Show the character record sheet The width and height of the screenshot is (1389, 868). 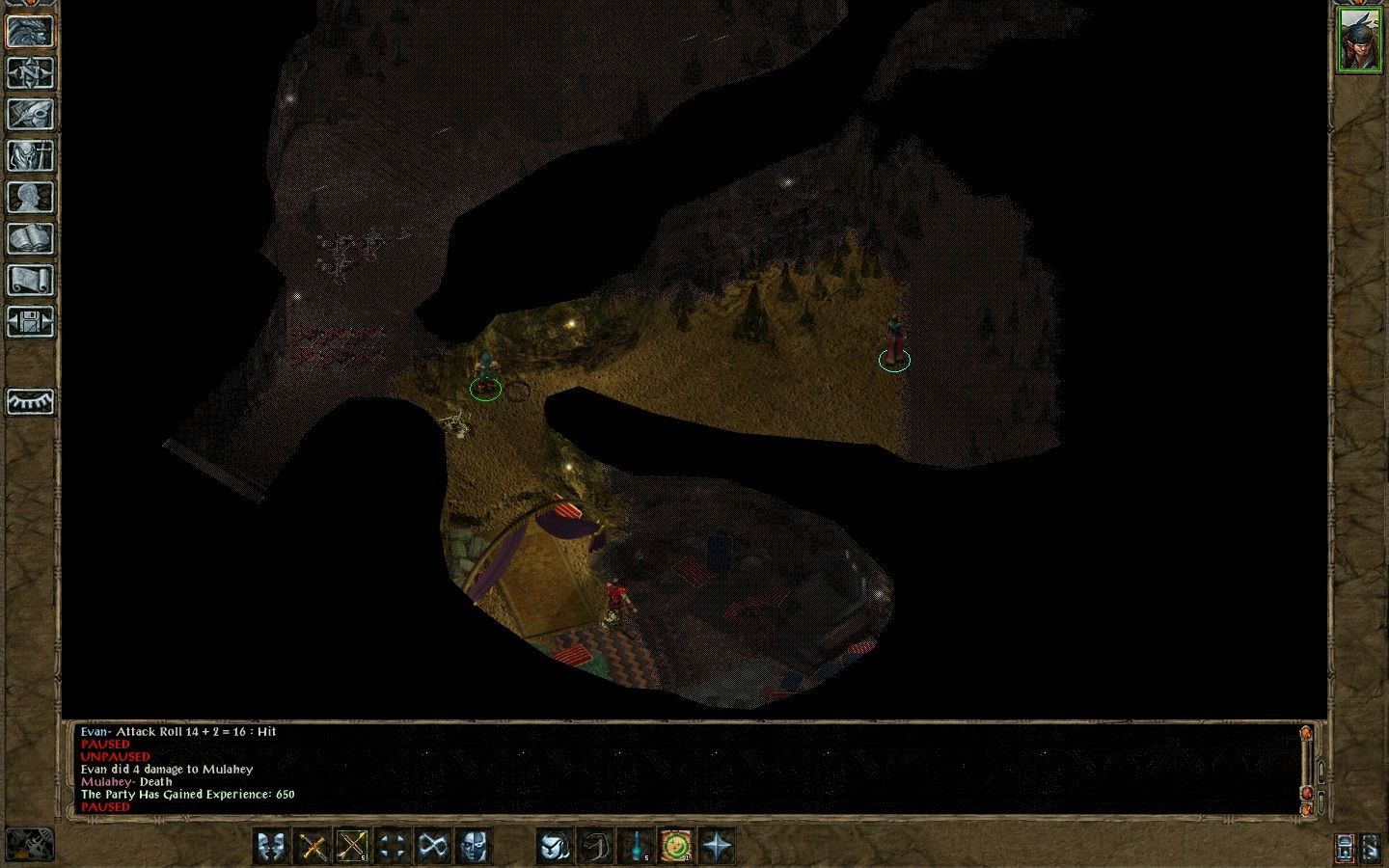tap(30, 198)
